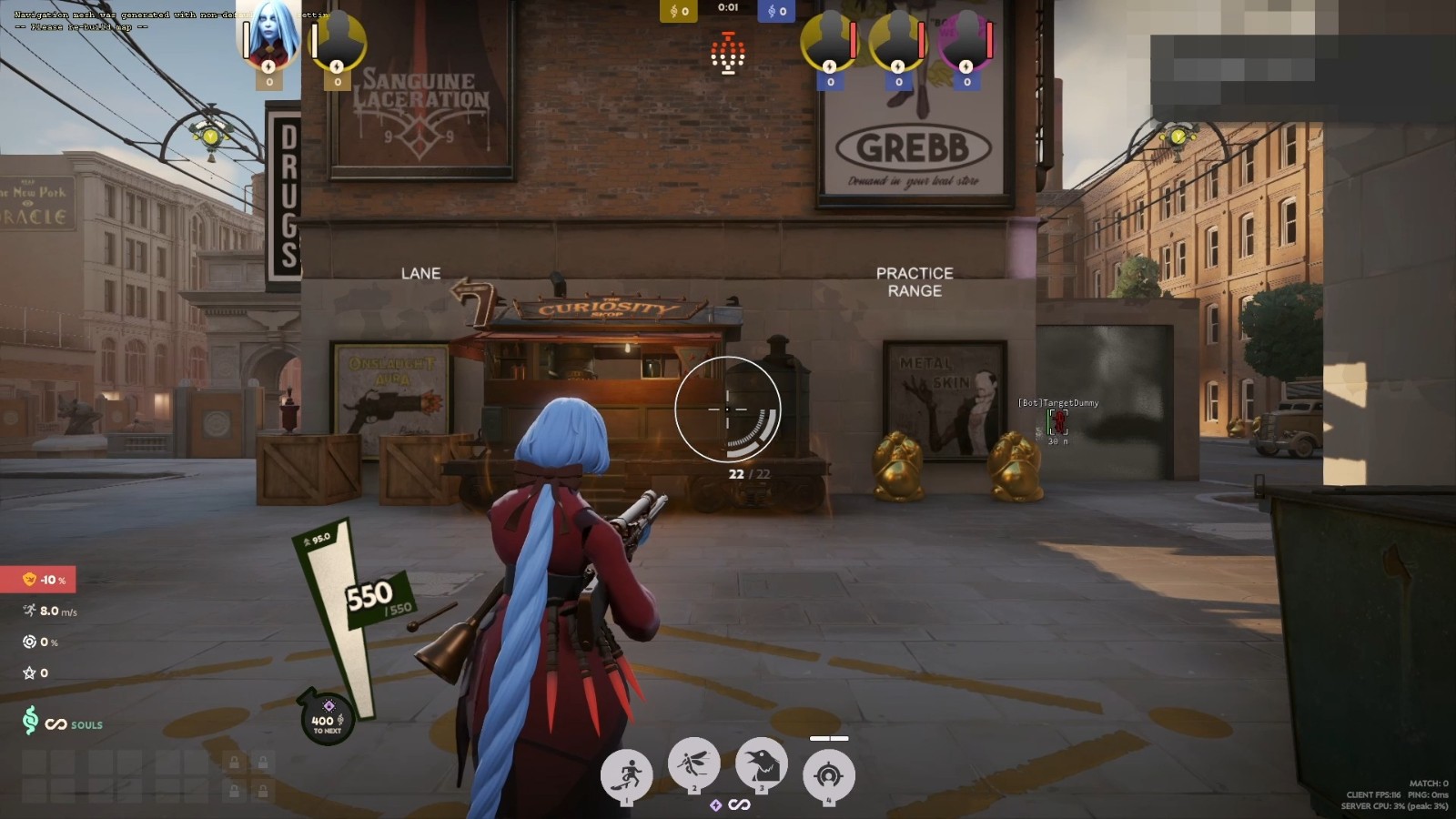Screen dimensions: 1456x819
Task: Click the dotted microphone icon under the timer
Action: 728,54
